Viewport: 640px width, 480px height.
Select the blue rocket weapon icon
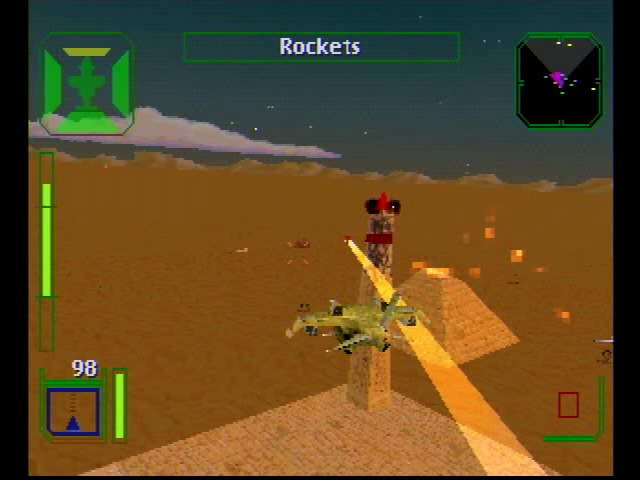pos(73,411)
